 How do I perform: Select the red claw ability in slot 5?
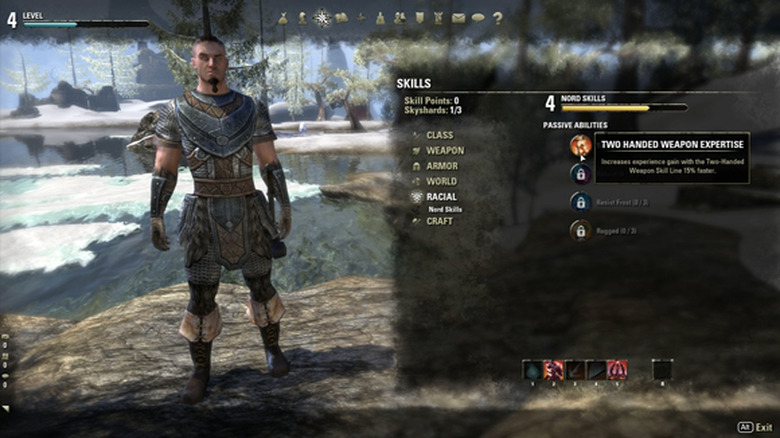618,370
